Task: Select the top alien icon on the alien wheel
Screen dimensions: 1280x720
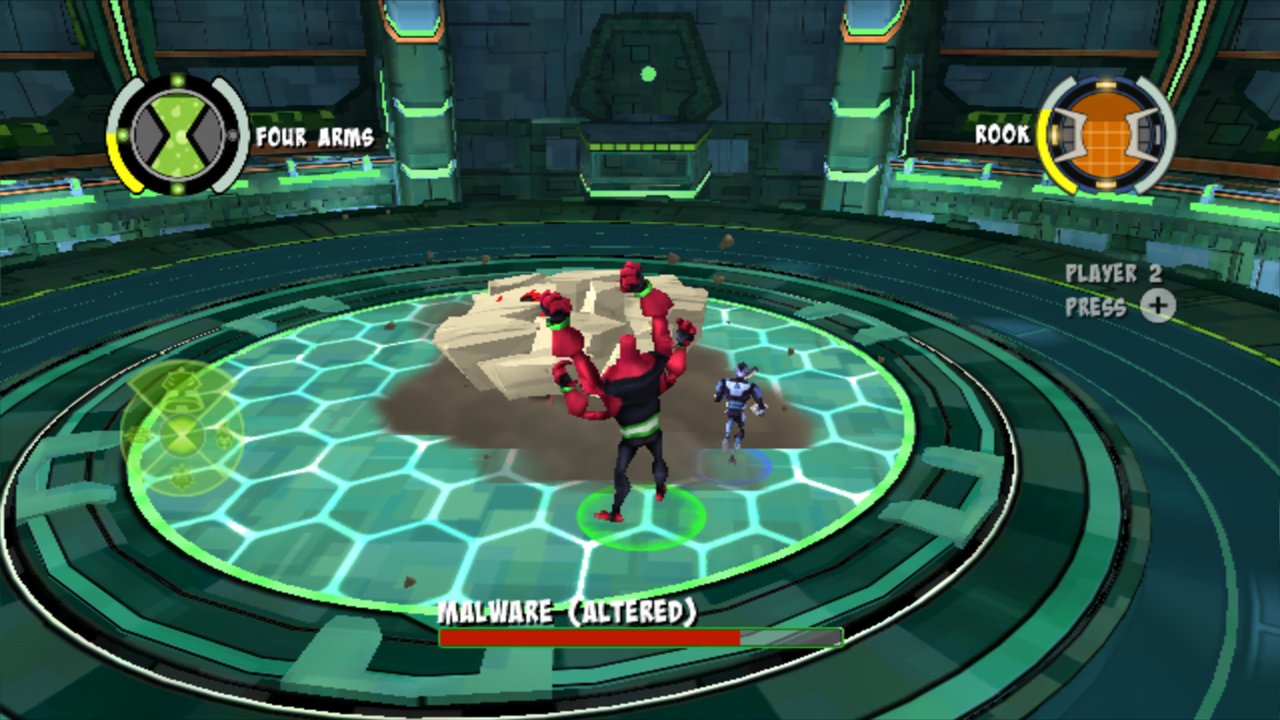Action: (180, 390)
